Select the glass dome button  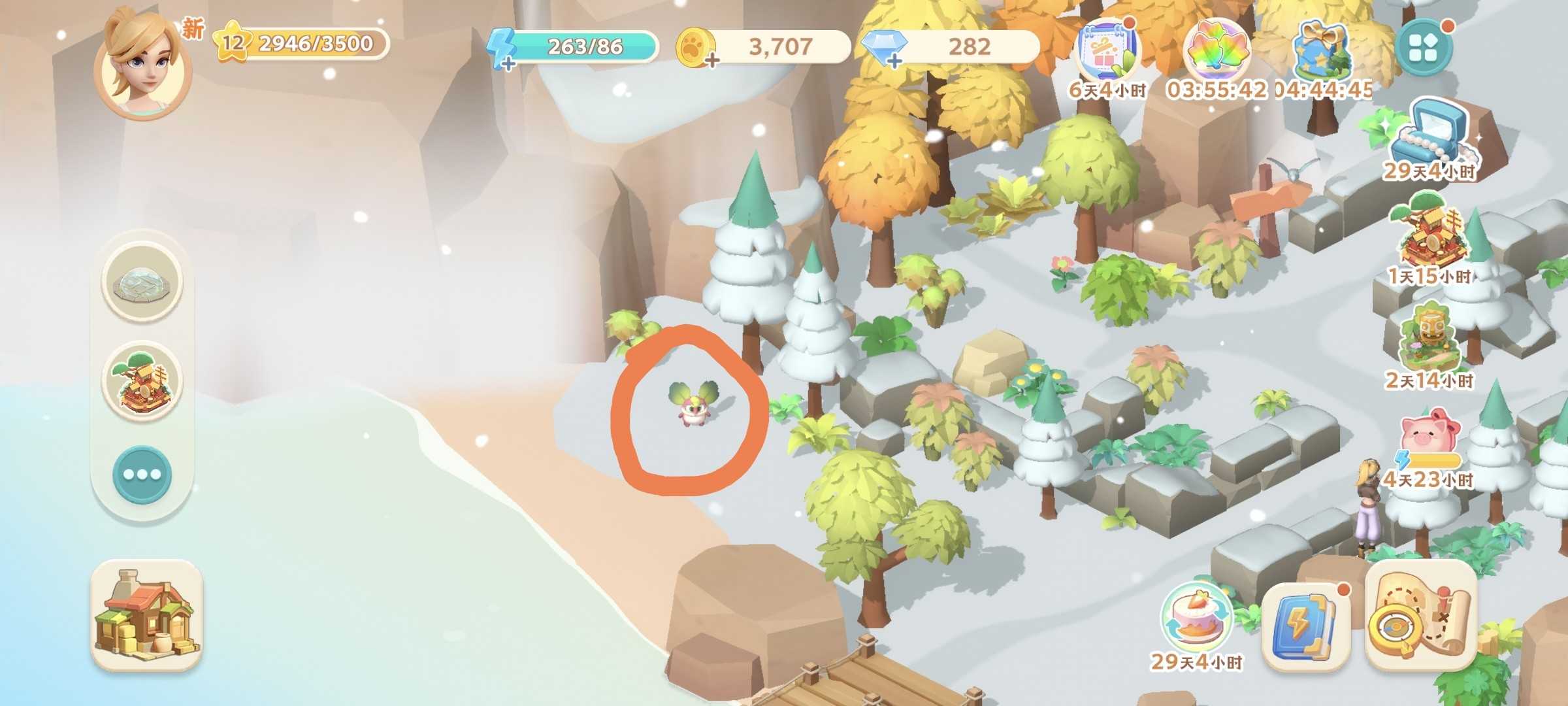[142, 281]
